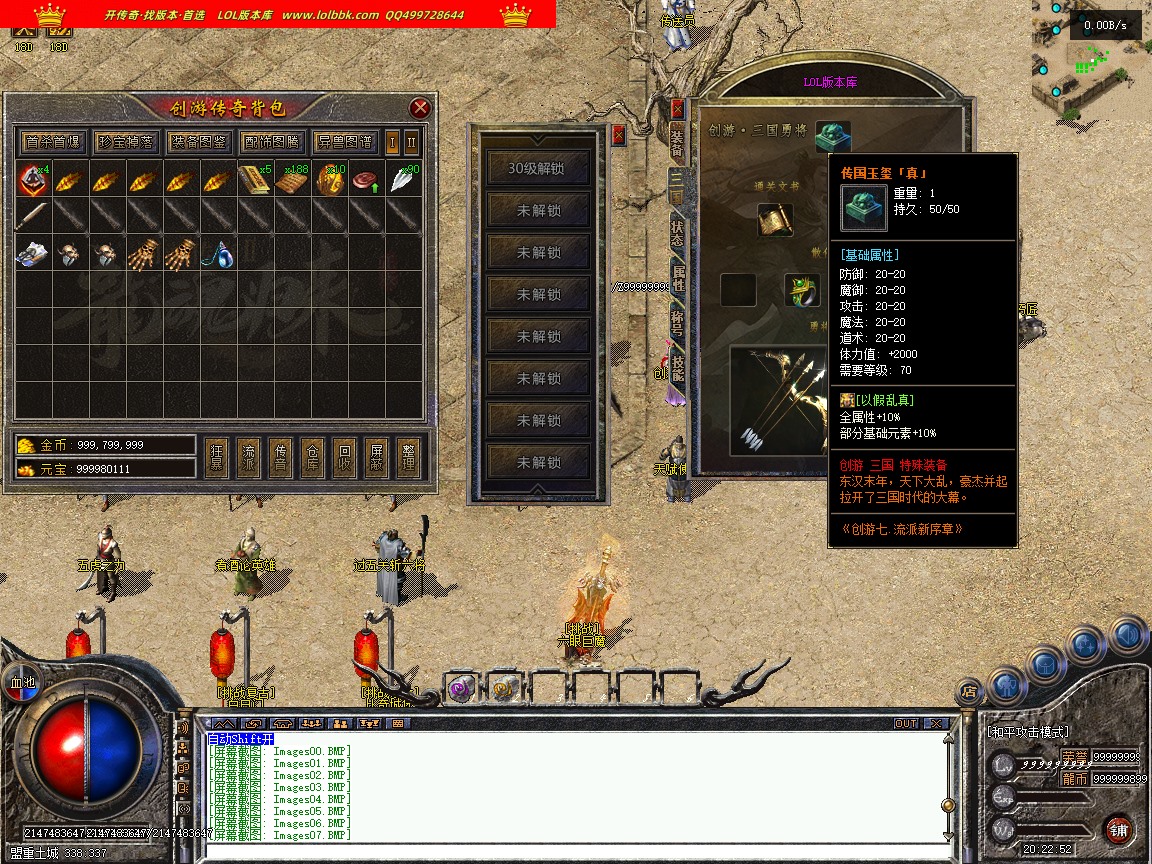
Task: Select the green jeweled ring slot
Action: 801,290
